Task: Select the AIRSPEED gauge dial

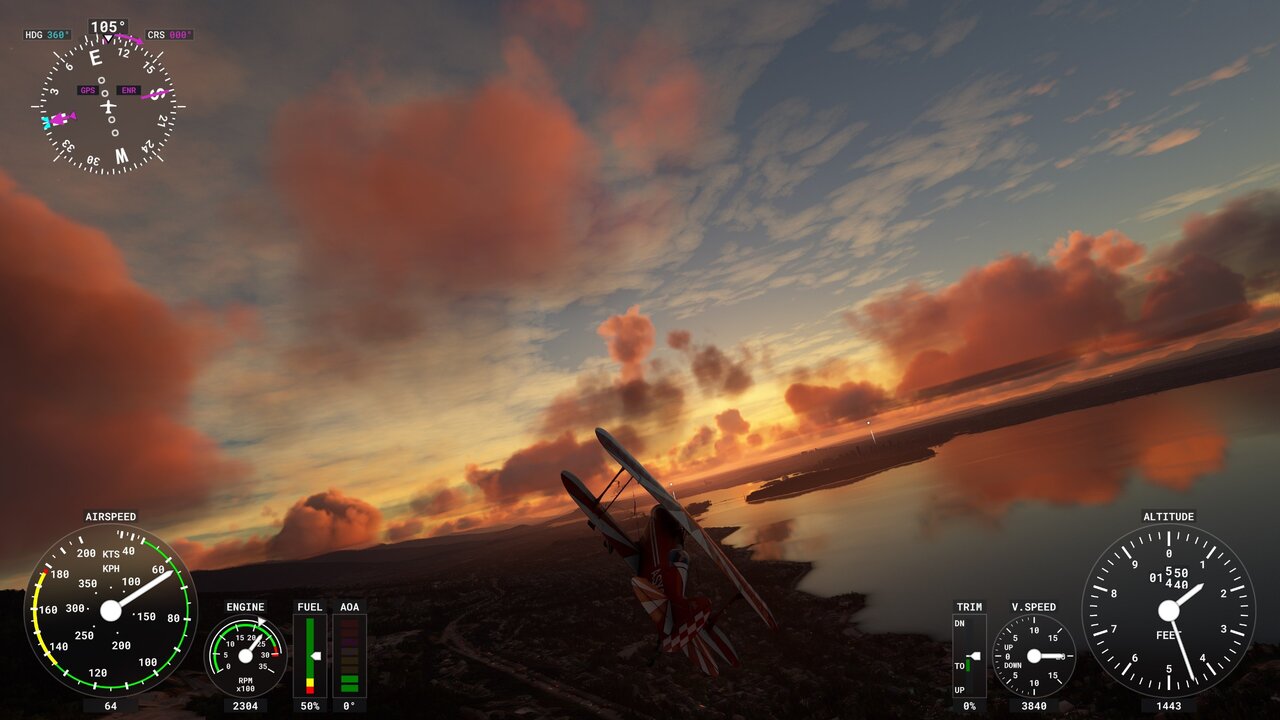Action: tap(110, 610)
